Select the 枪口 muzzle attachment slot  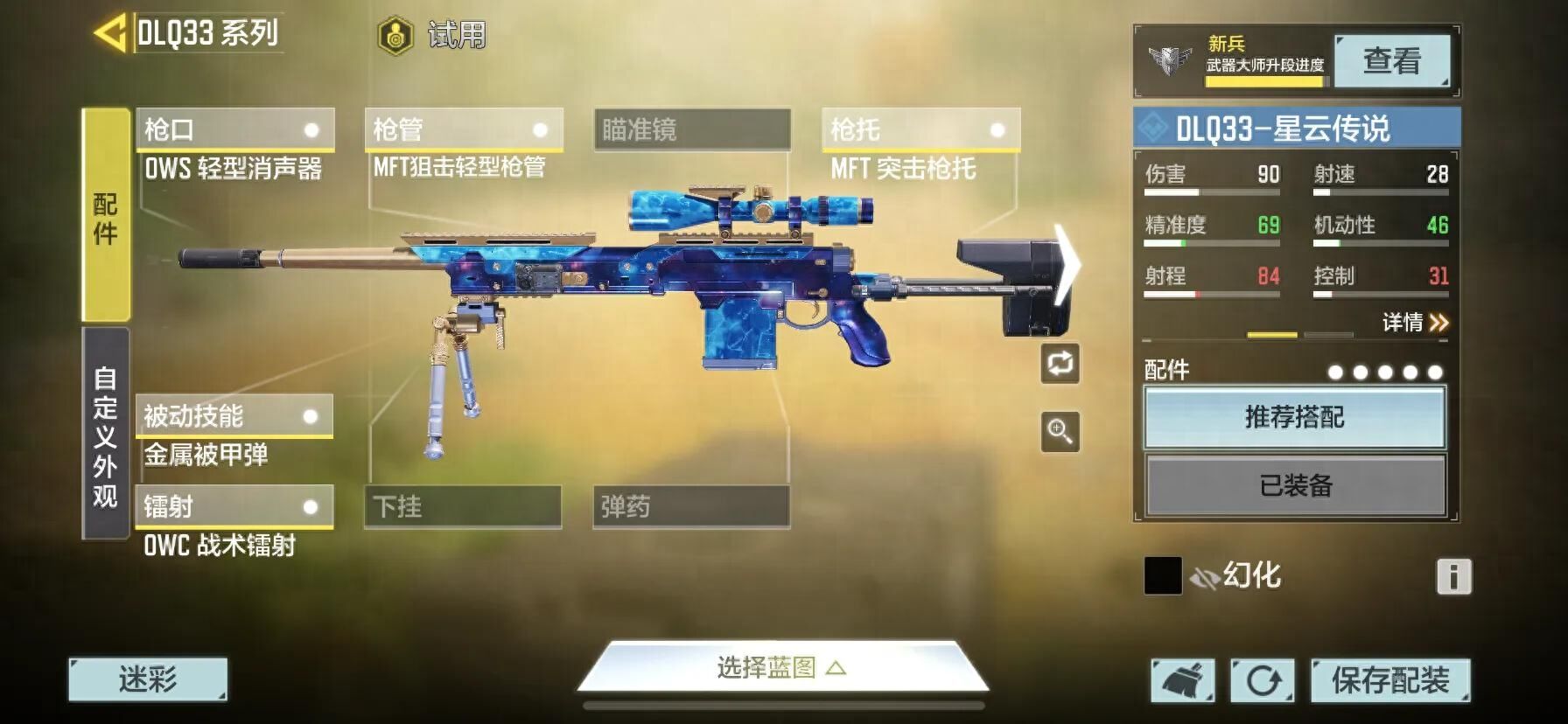point(234,130)
